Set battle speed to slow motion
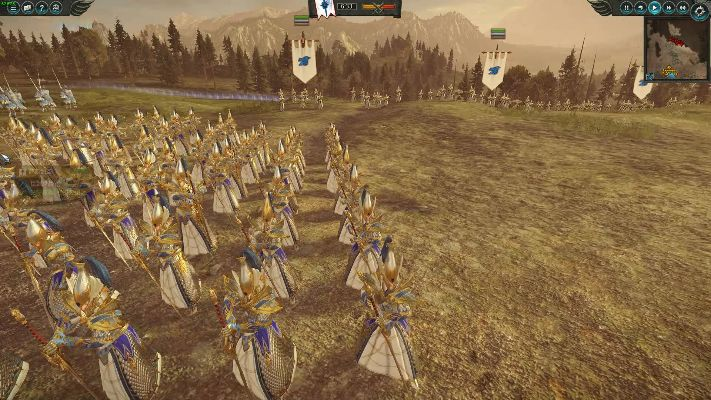 pyautogui.click(x=641, y=7)
